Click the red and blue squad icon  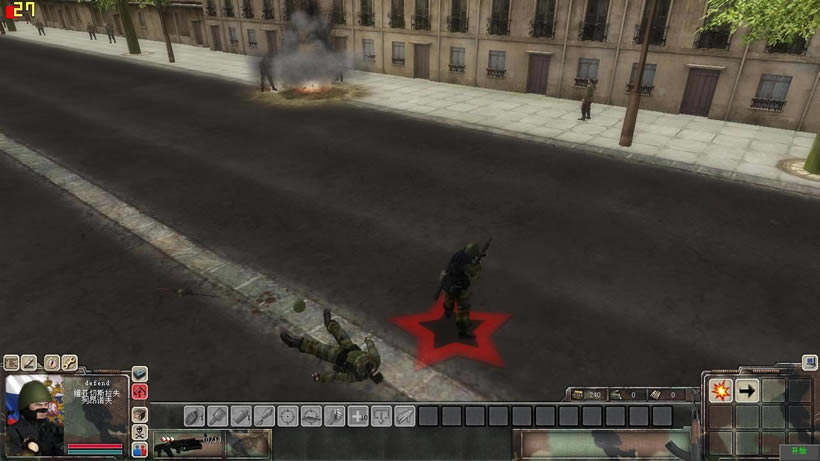click(x=140, y=450)
